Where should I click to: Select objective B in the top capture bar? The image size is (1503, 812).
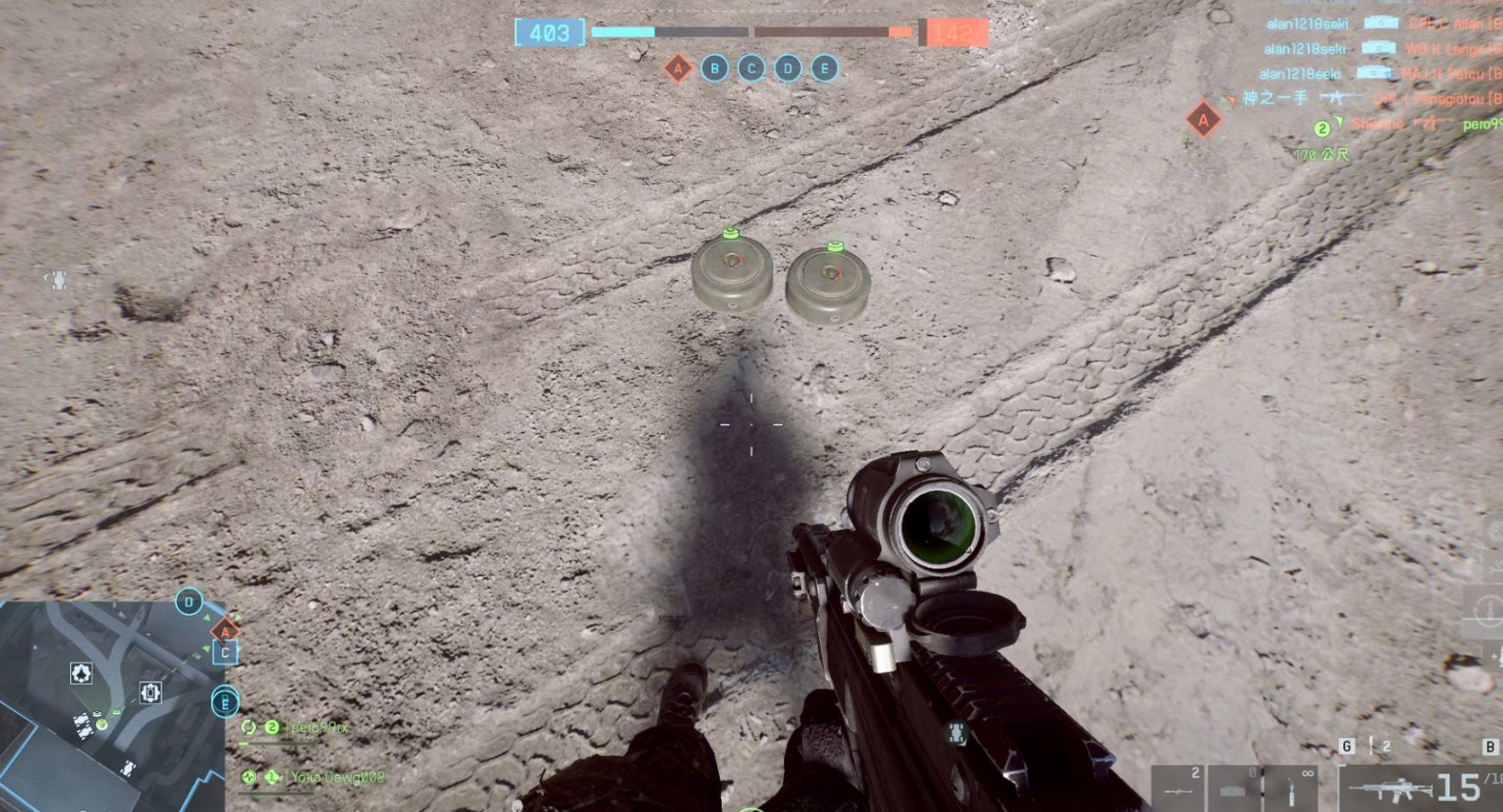(x=715, y=68)
